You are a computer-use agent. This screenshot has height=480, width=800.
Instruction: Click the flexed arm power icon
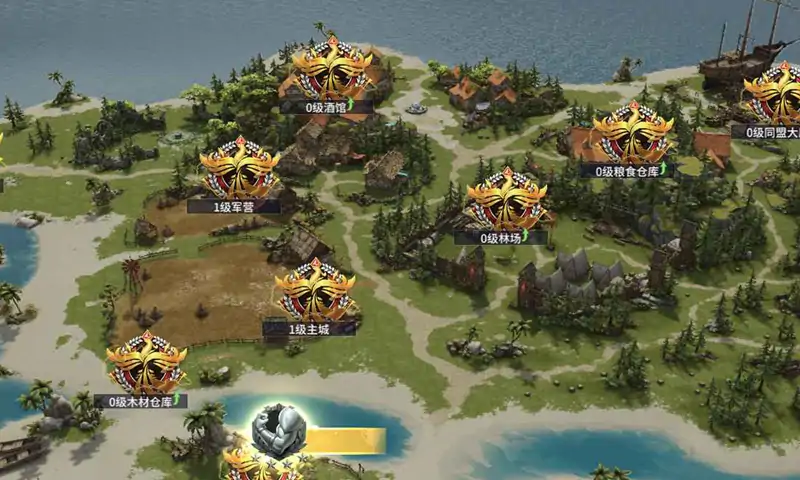tap(277, 432)
